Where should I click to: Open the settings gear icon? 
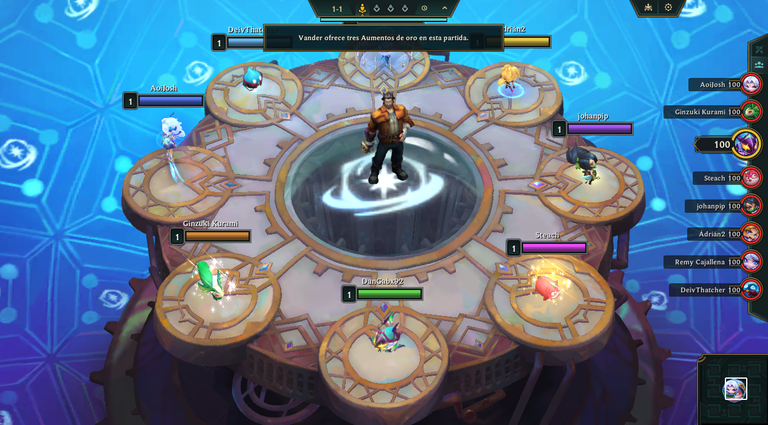tap(668, 8)
